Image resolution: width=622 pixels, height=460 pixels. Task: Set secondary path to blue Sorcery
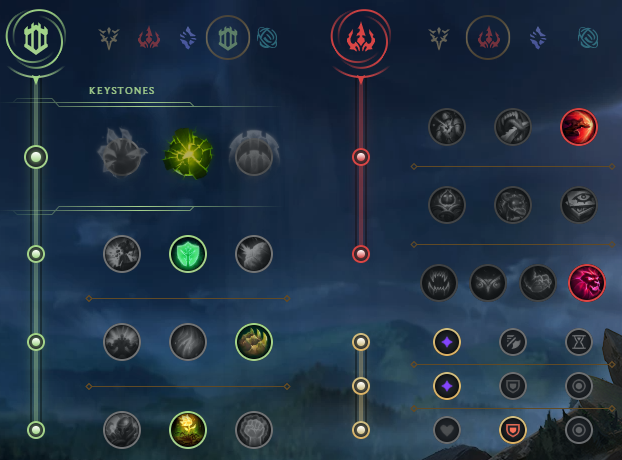[539, 38]
